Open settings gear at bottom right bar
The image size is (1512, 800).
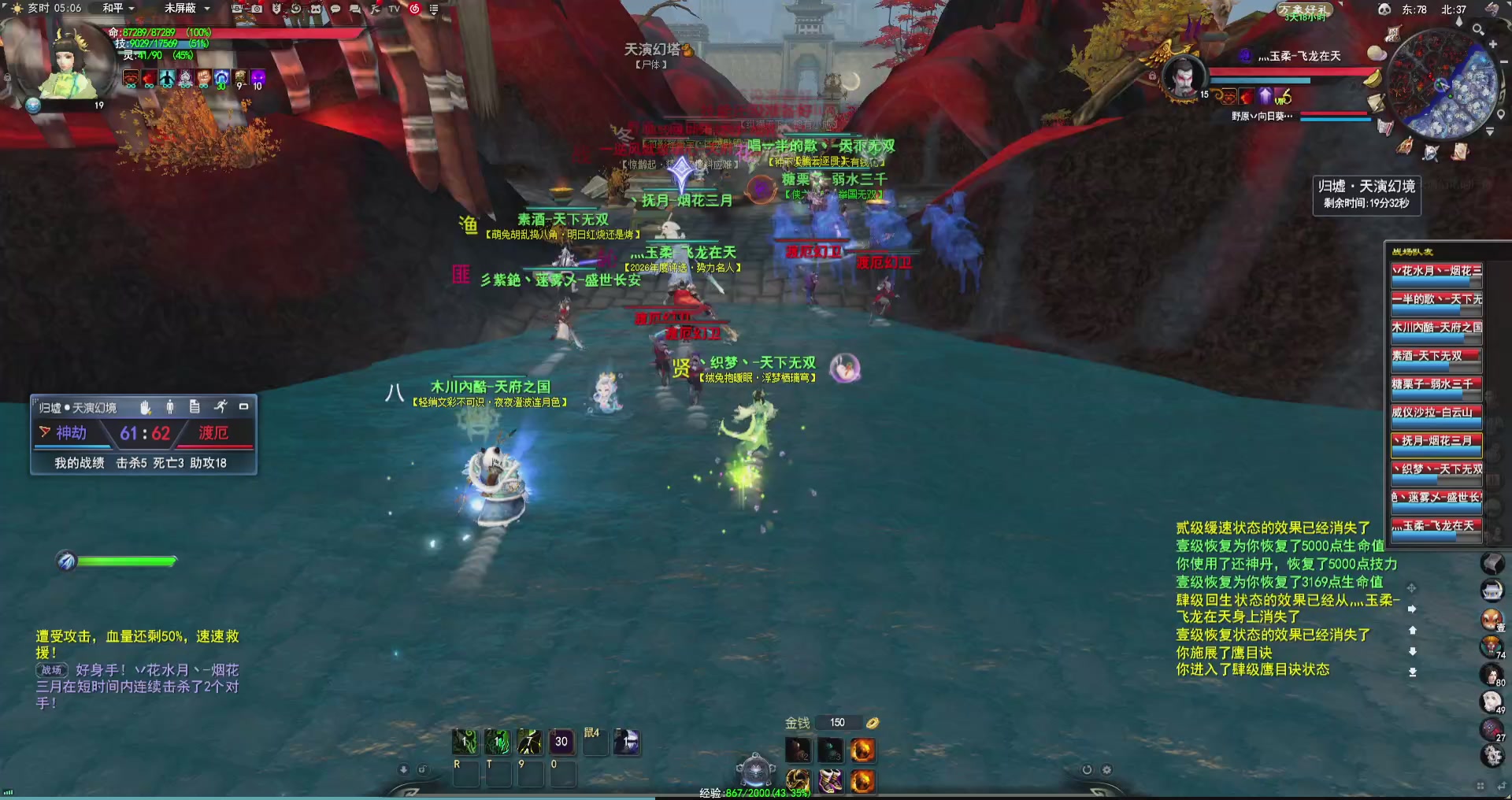click(1106, 770)
